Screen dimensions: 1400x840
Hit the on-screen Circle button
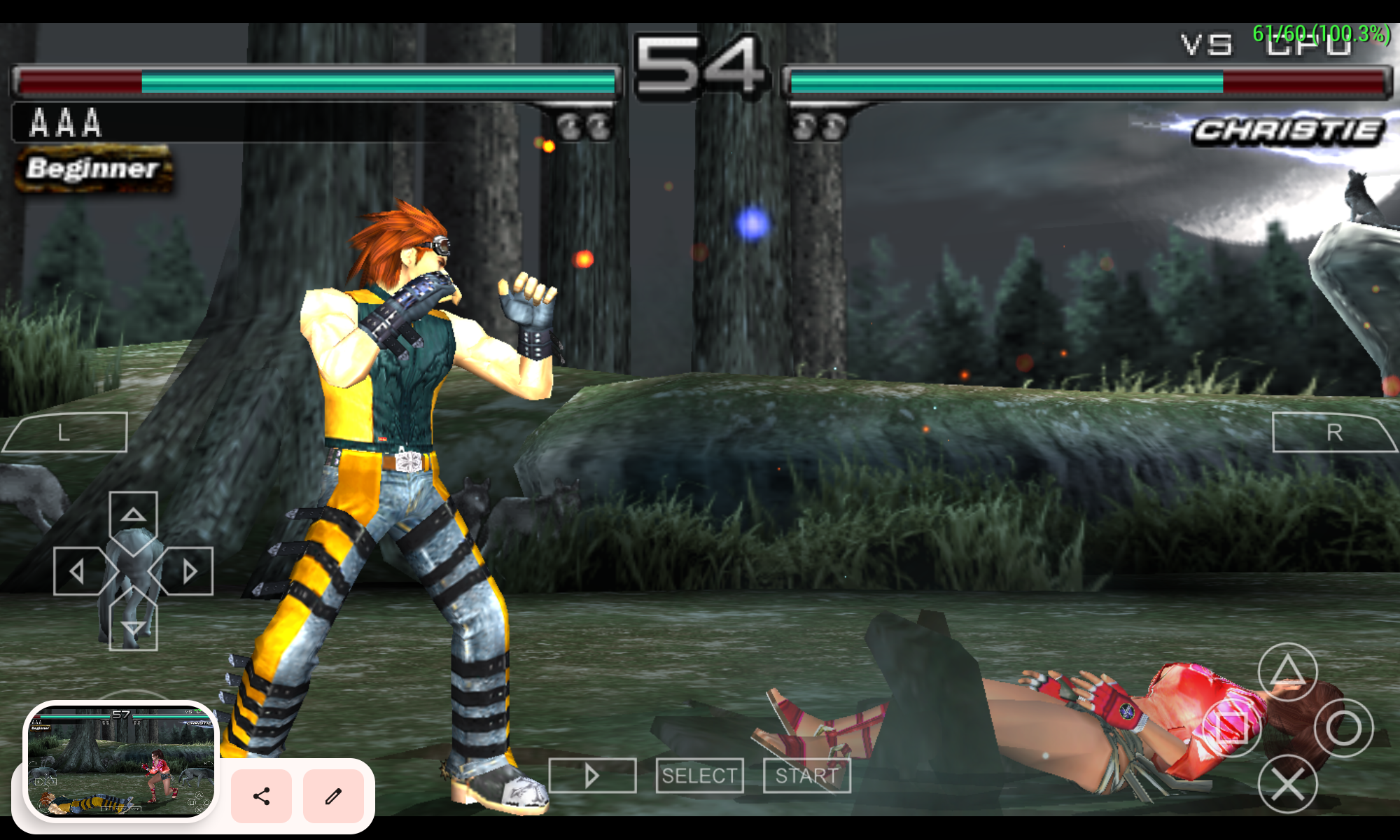(x=1343, y=728)
